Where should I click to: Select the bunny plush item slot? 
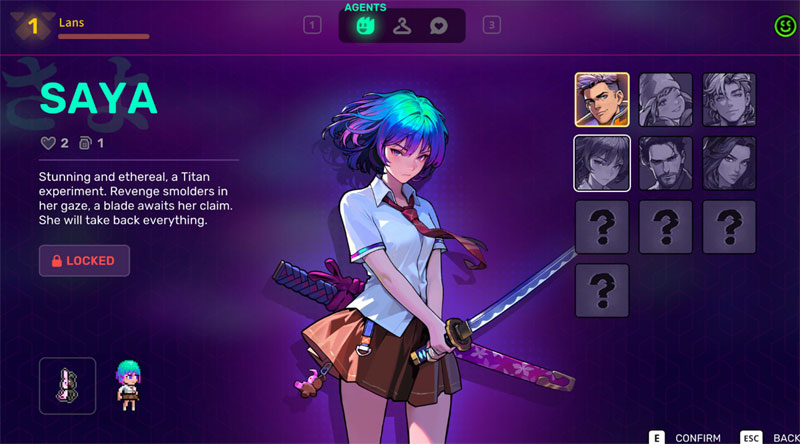(67, 385)
